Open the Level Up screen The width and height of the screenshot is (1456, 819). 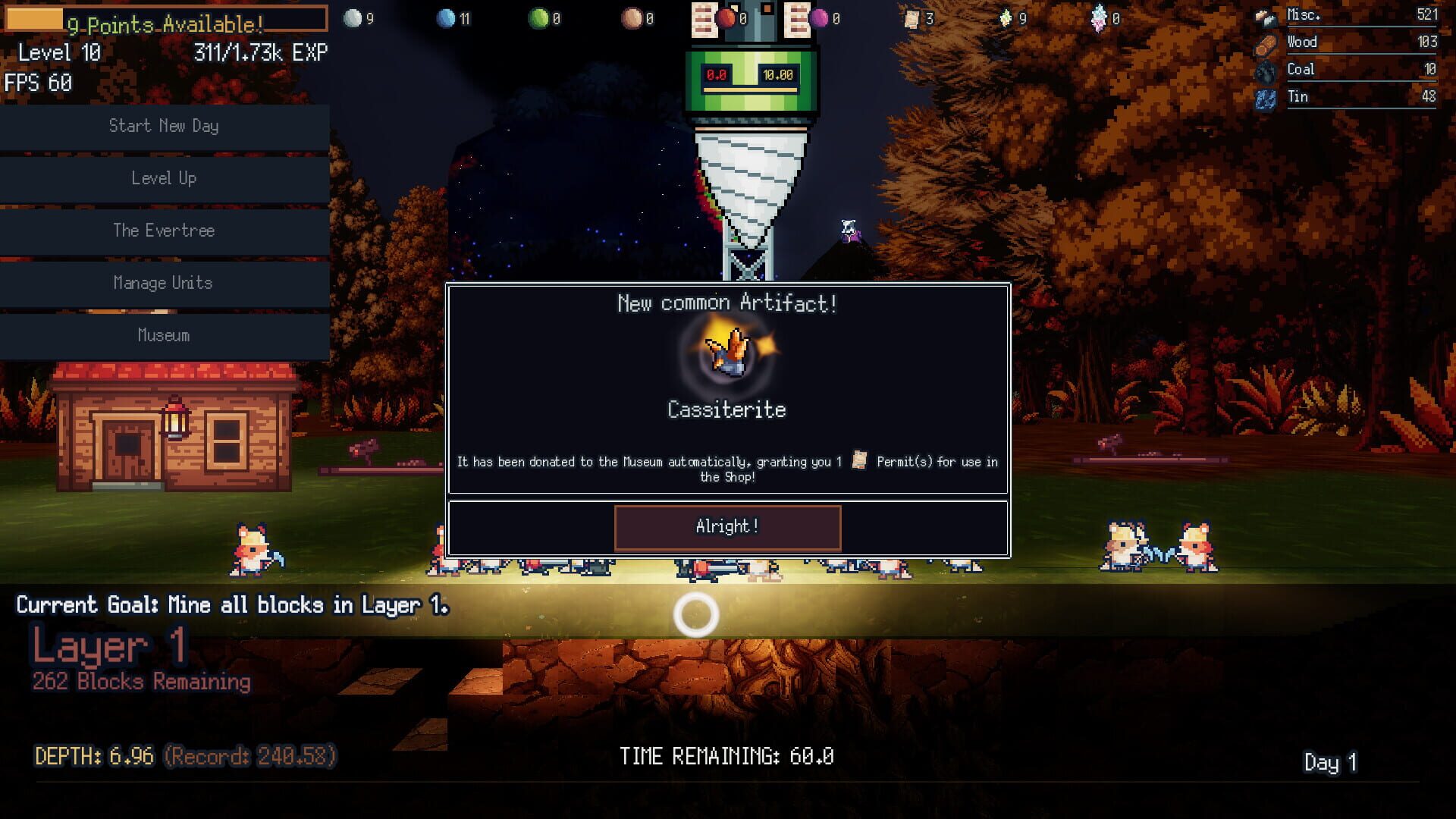click(x=163, y=179)
